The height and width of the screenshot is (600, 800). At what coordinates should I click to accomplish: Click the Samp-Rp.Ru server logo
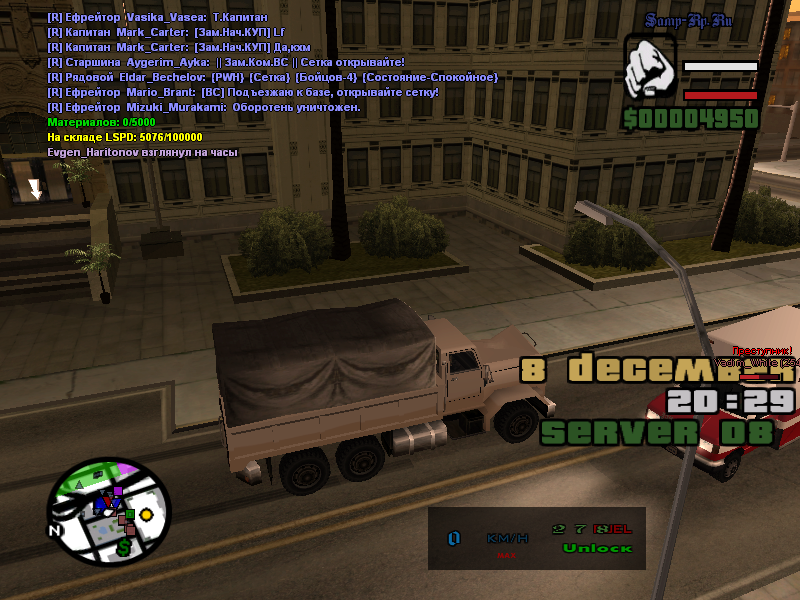(689, 21)
